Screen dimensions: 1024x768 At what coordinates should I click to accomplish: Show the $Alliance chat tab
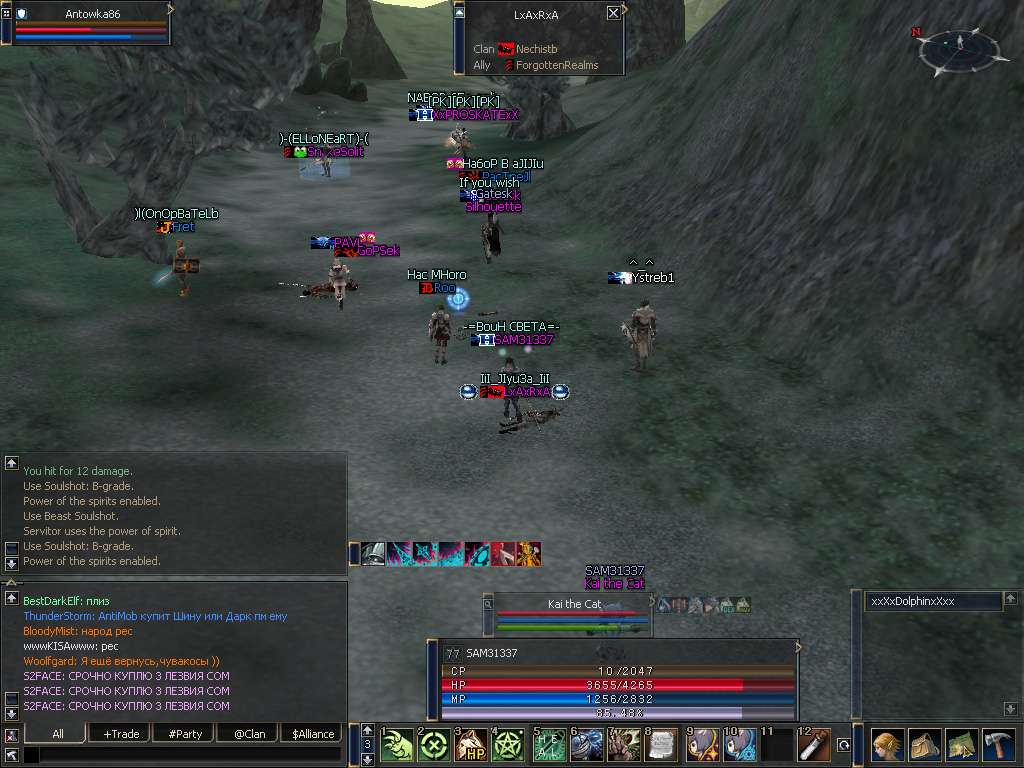tap(313, 734)
